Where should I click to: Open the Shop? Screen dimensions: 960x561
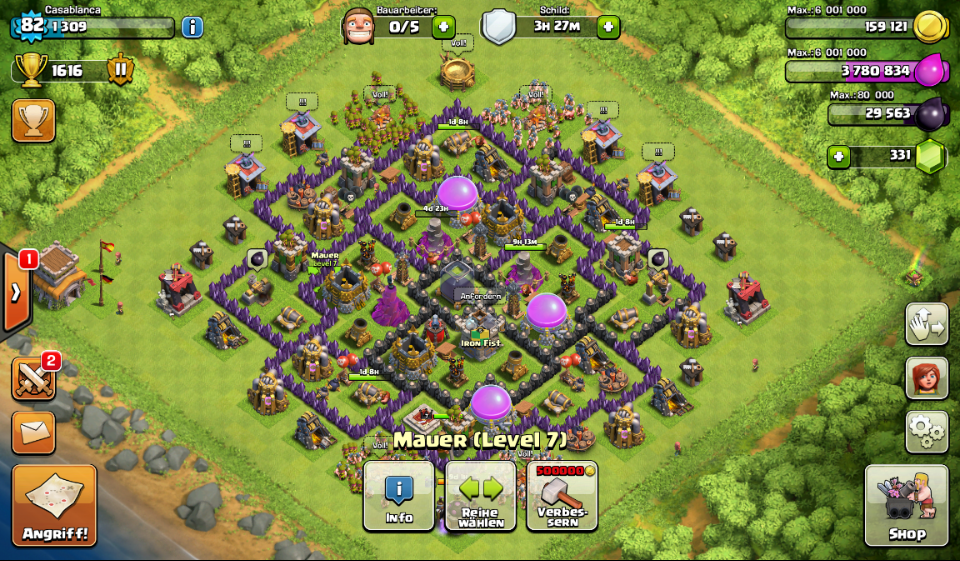tap(906, 505)
